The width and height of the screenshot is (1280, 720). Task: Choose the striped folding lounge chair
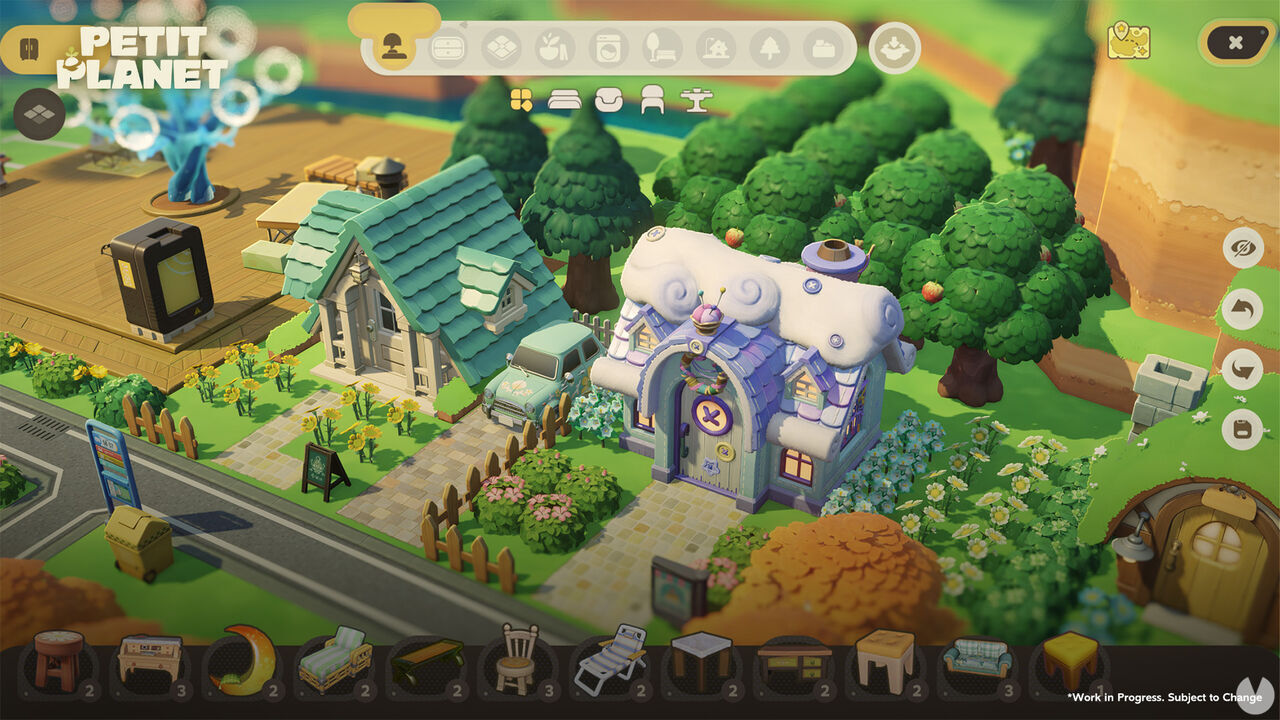610,662
